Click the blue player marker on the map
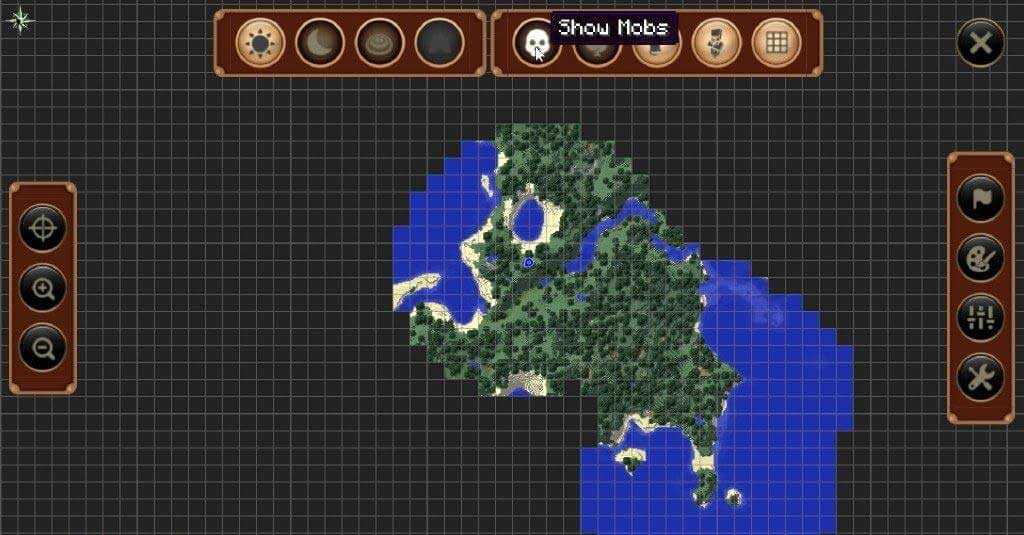The width and height of the screenshot is (1024, 535). tap(528, 262)
